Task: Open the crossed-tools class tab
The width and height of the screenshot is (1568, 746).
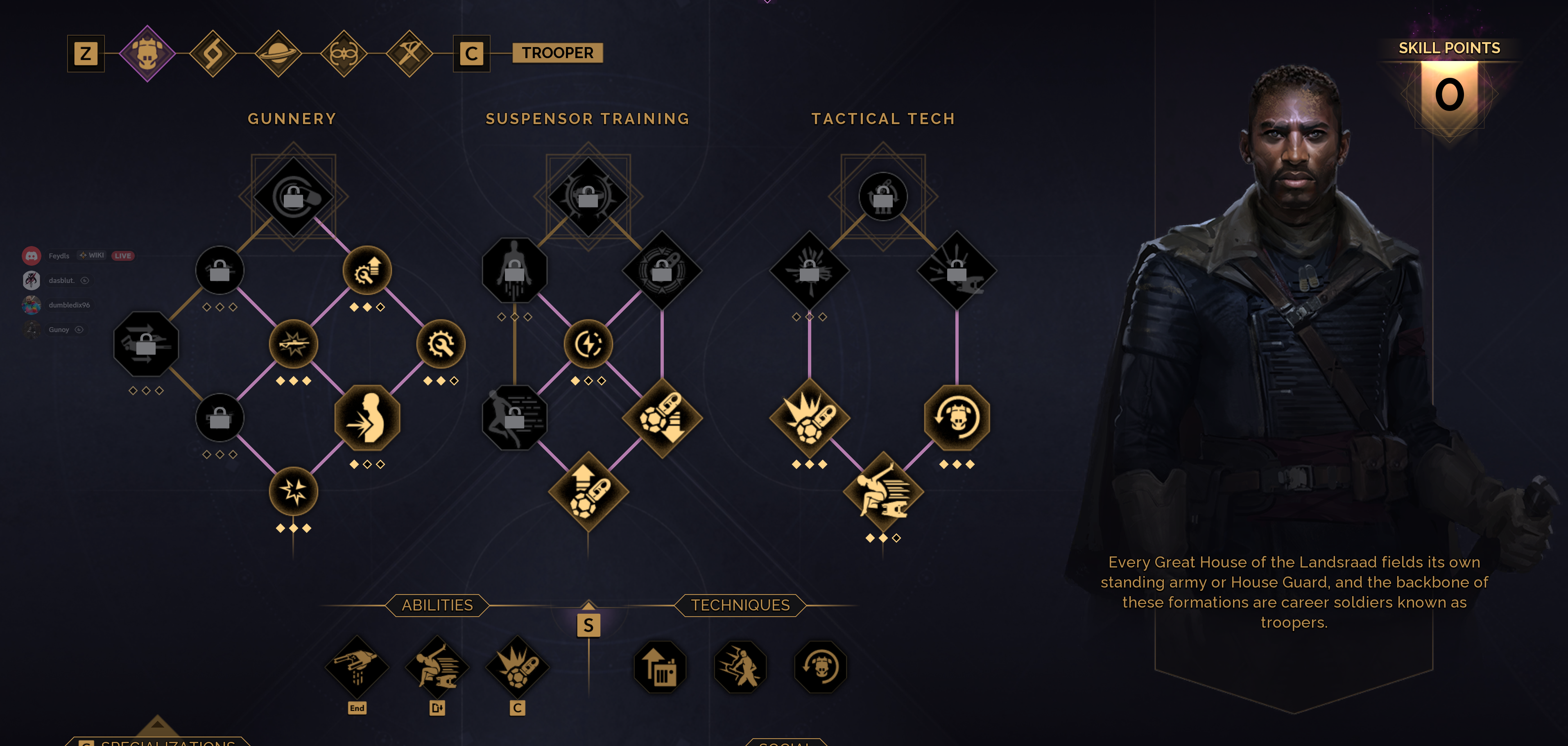Action: [409, 54]
